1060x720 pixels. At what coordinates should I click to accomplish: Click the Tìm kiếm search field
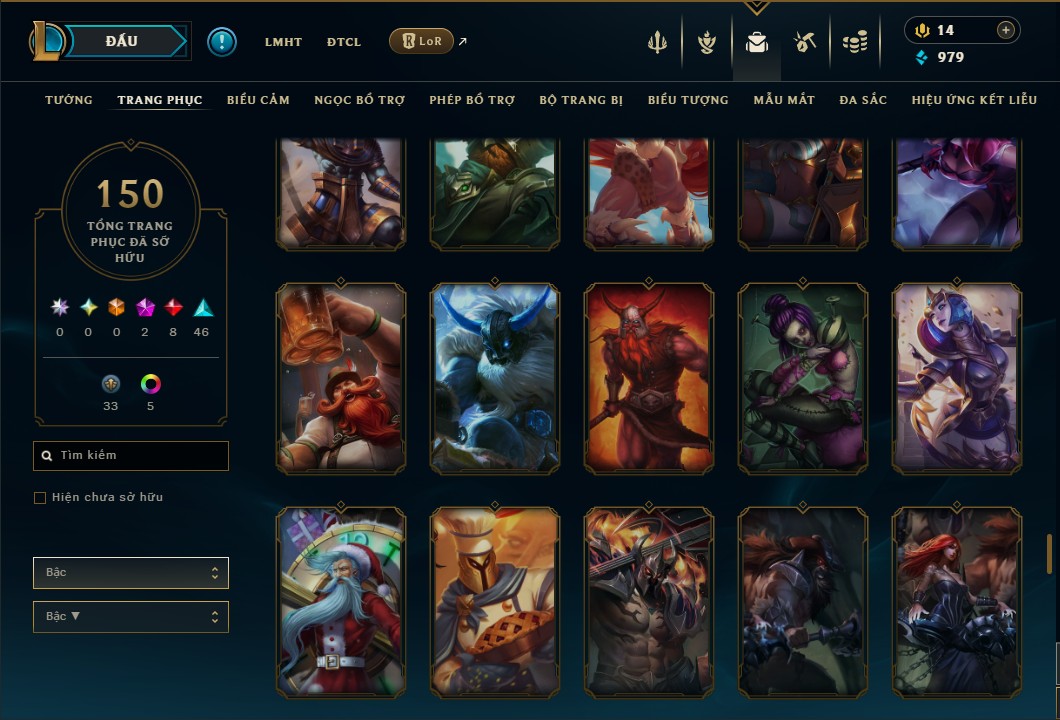pos(131,456)
